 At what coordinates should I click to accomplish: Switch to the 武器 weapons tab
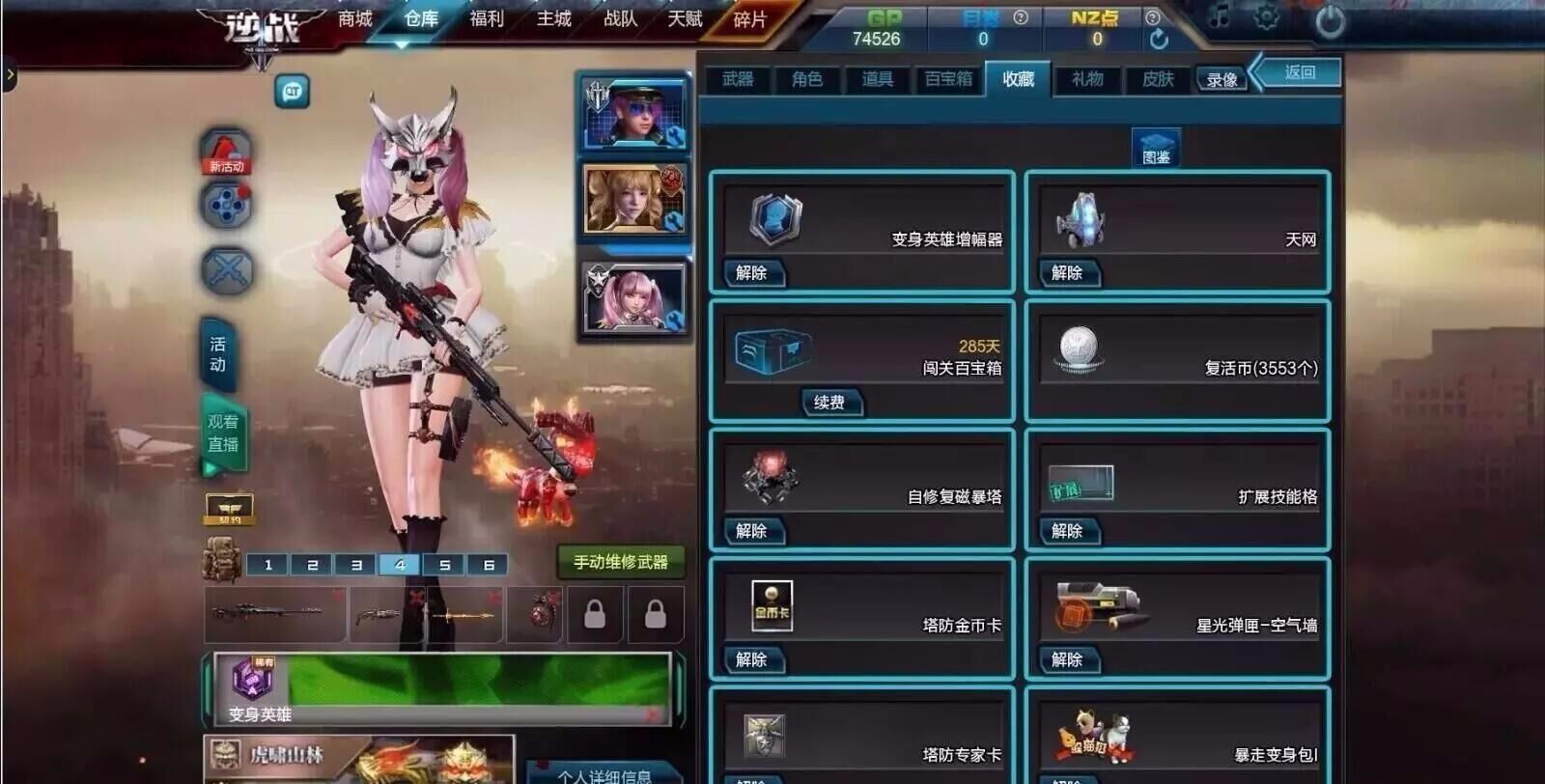pos(738,79)
